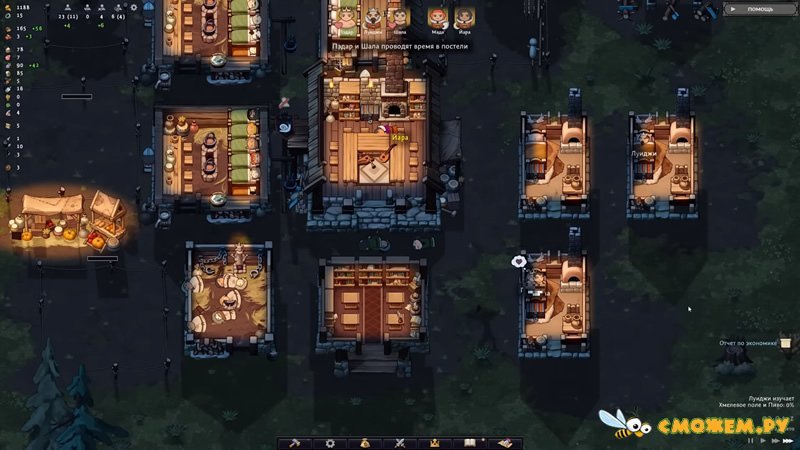
Task: Open the settings gear near population counters
Action: pyautogui.click(x=133, y=8)
